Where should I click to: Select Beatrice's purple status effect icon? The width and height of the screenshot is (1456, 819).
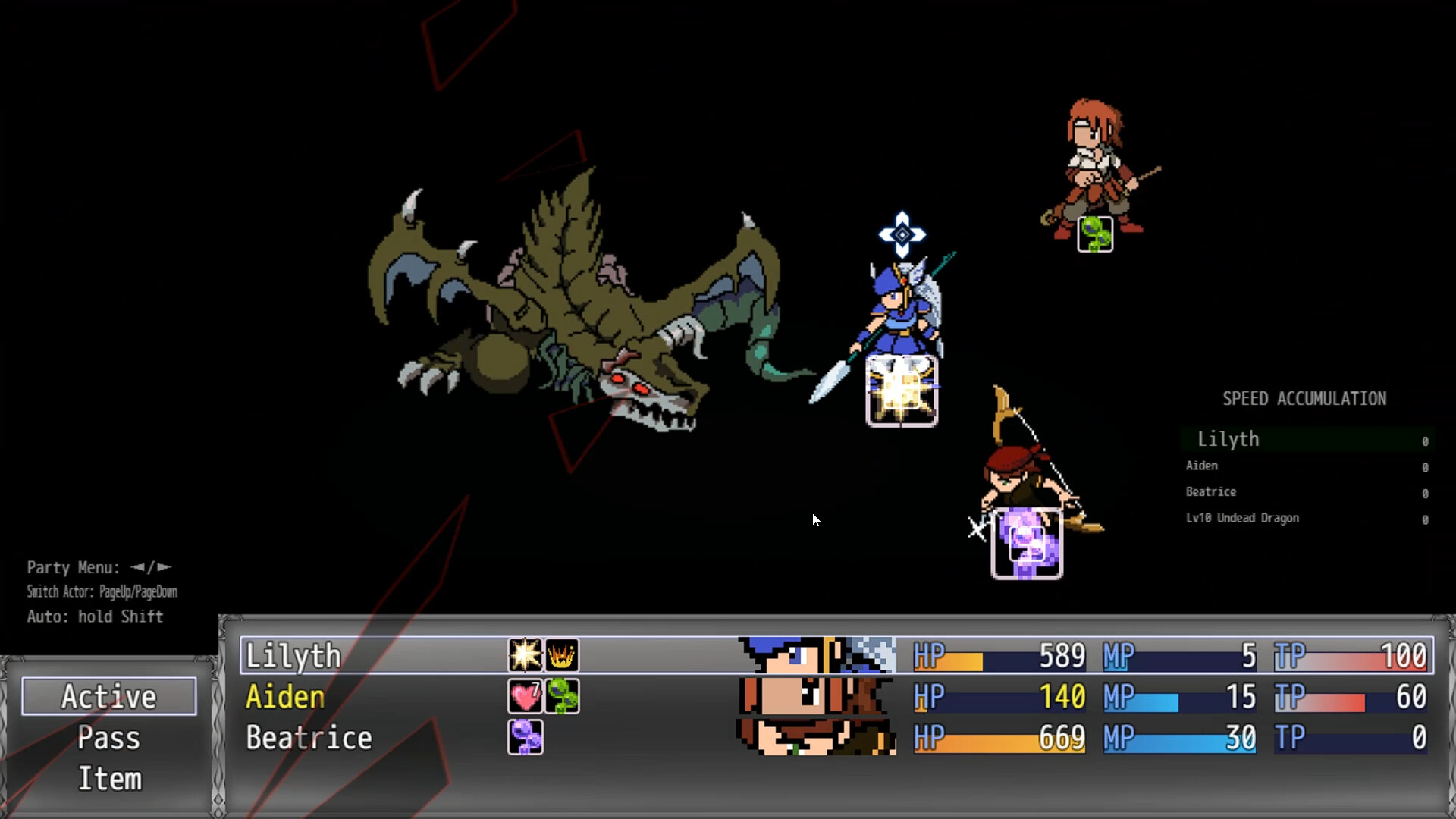525,737
